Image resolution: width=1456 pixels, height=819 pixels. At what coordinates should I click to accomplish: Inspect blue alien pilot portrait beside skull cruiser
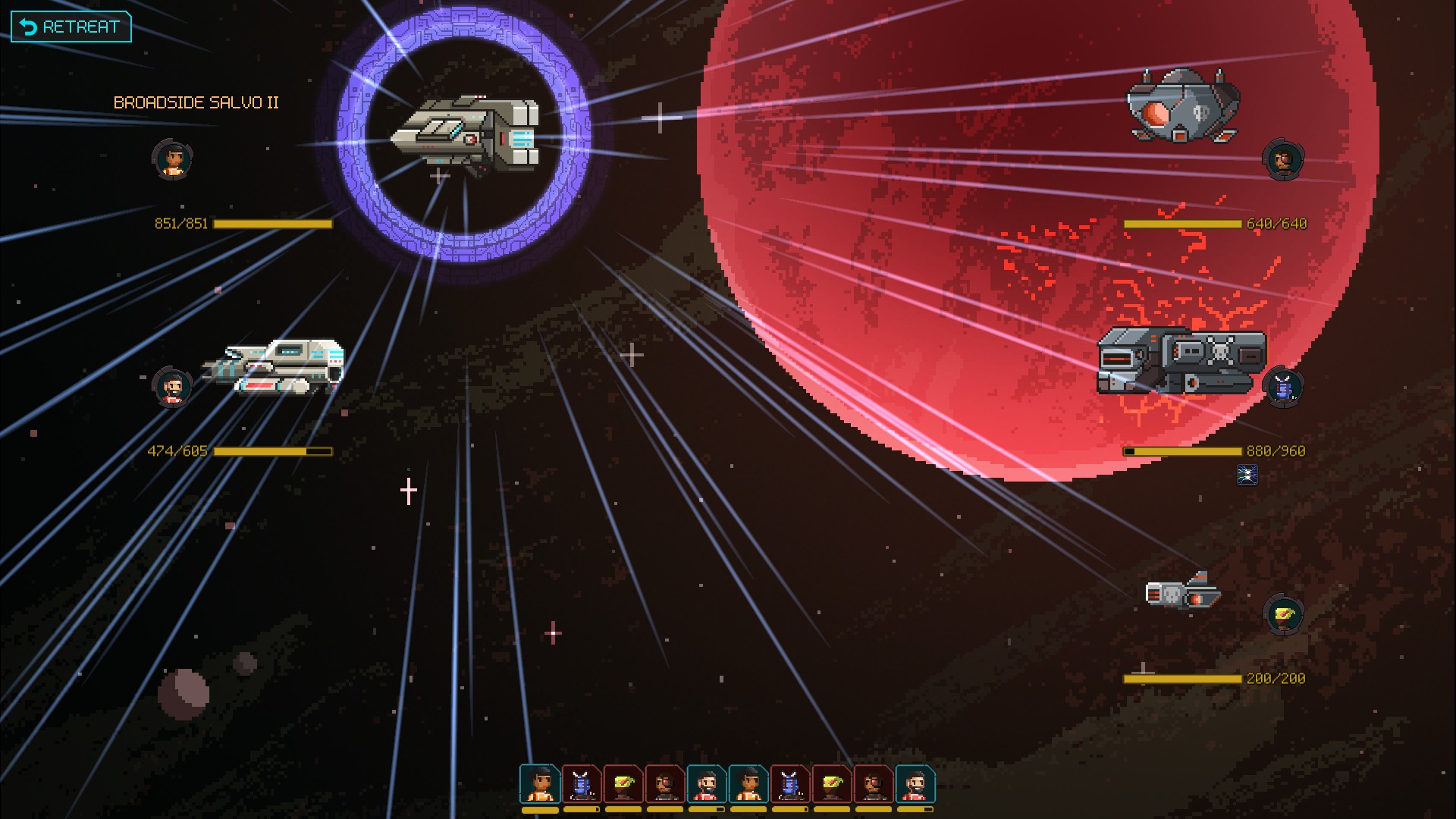pyautogui.click(x=1283, y=387)
